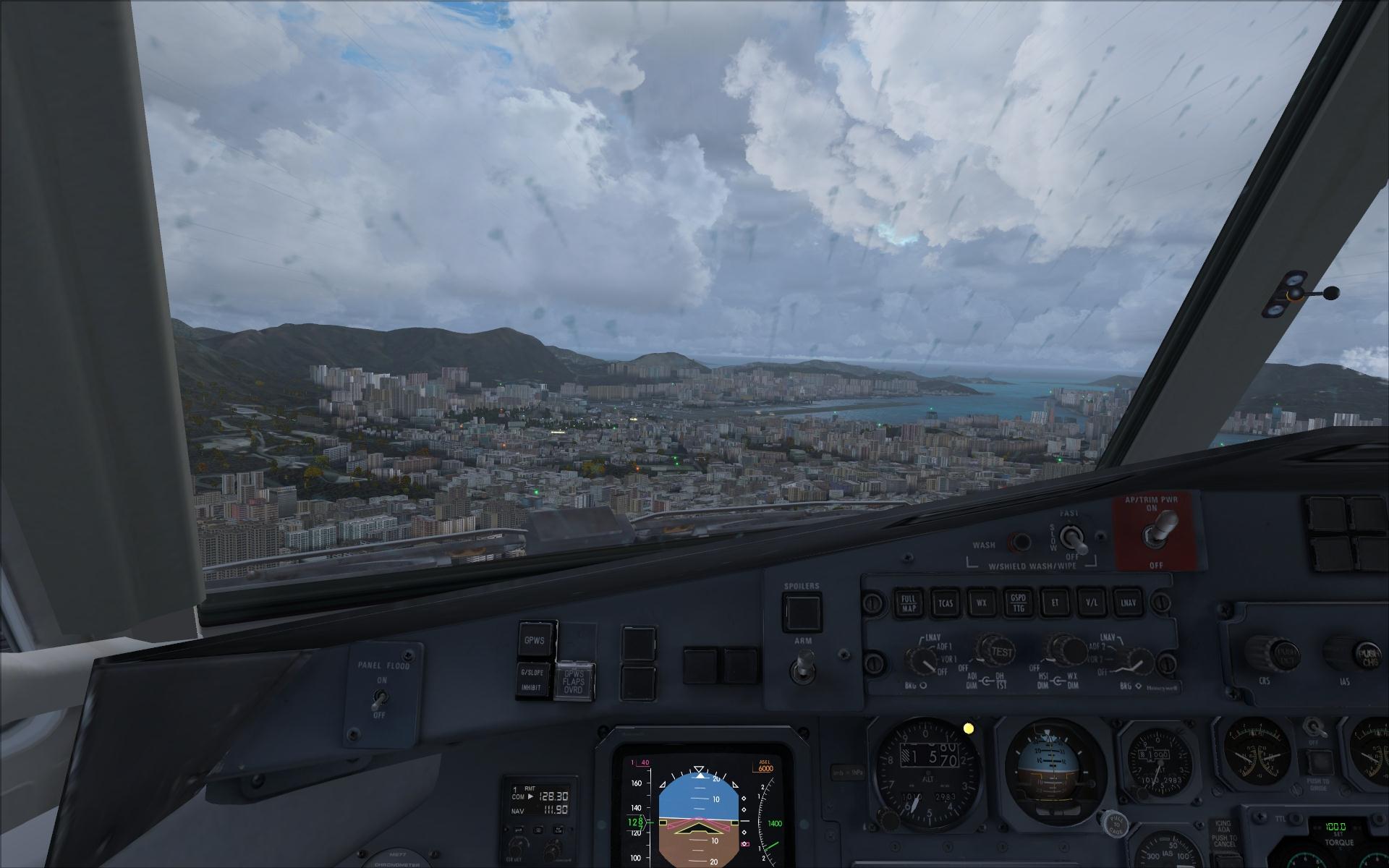Enable the WX weather radar button

[981, 603]
